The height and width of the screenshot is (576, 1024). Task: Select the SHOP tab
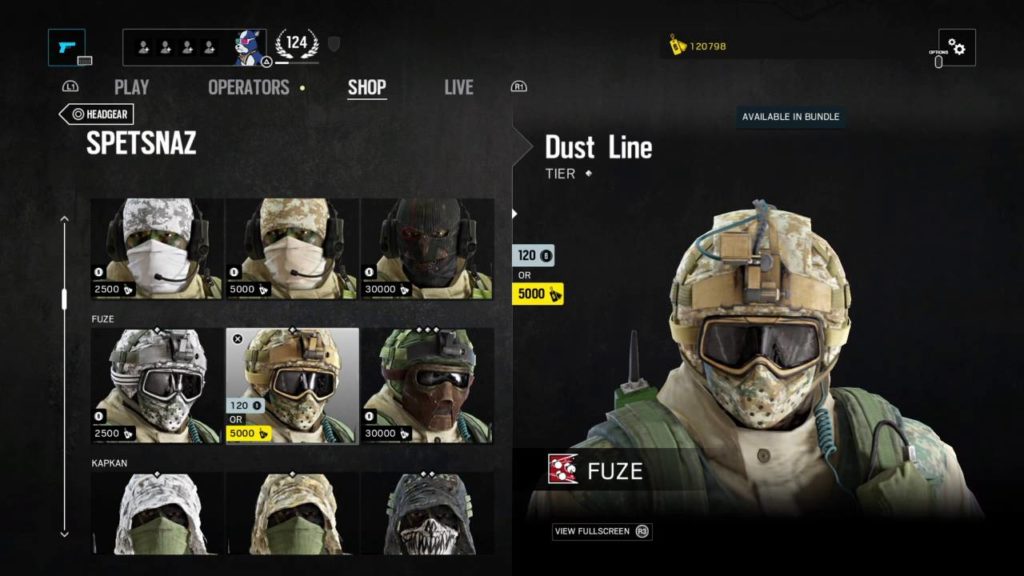click(x=366, y=88)
